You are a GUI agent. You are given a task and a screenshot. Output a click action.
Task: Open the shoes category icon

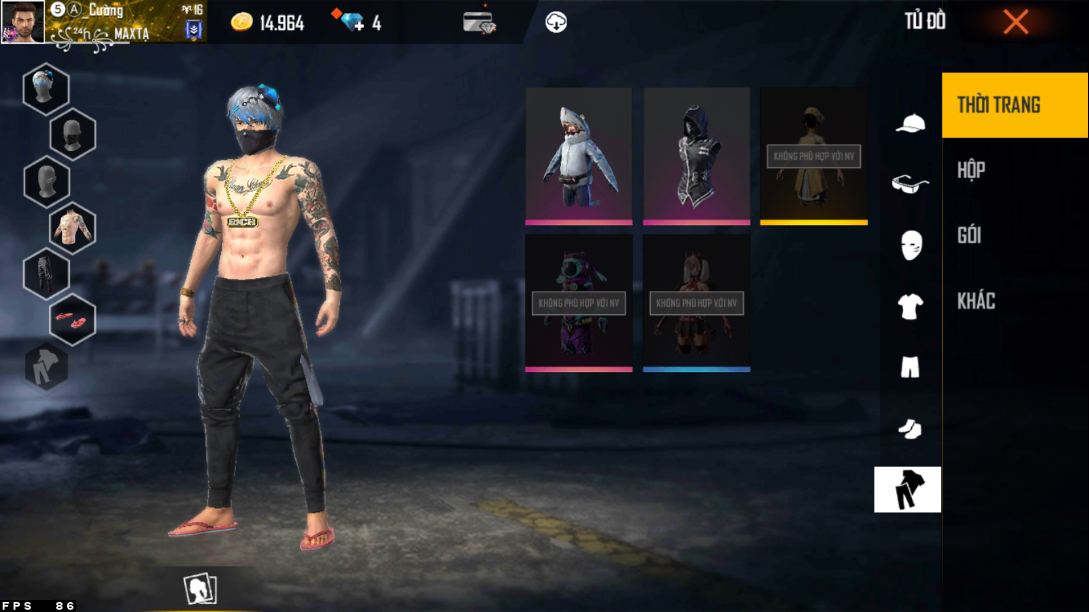coord(909,428)
